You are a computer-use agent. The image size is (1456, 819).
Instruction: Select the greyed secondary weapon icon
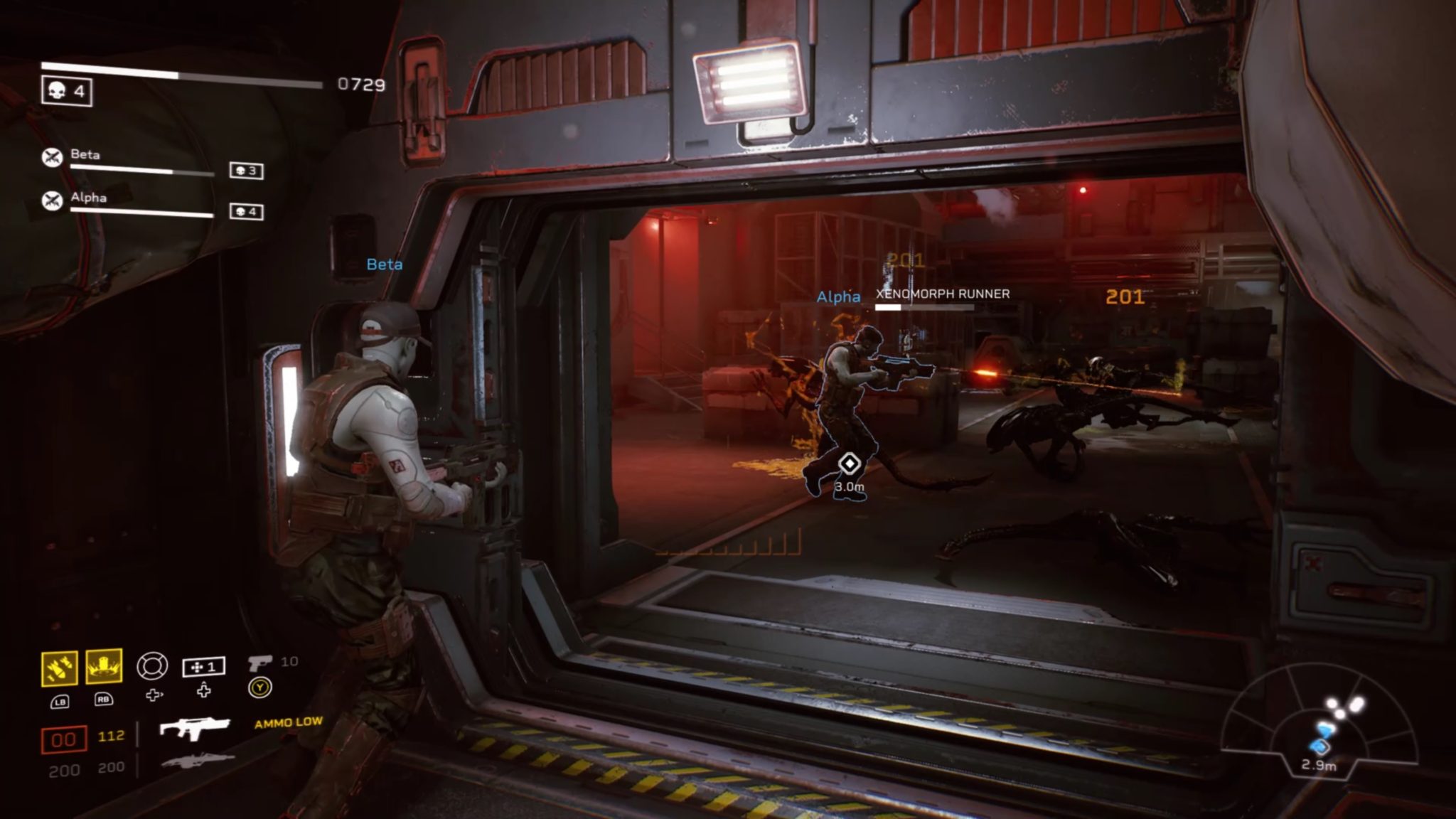coord(197,761)
